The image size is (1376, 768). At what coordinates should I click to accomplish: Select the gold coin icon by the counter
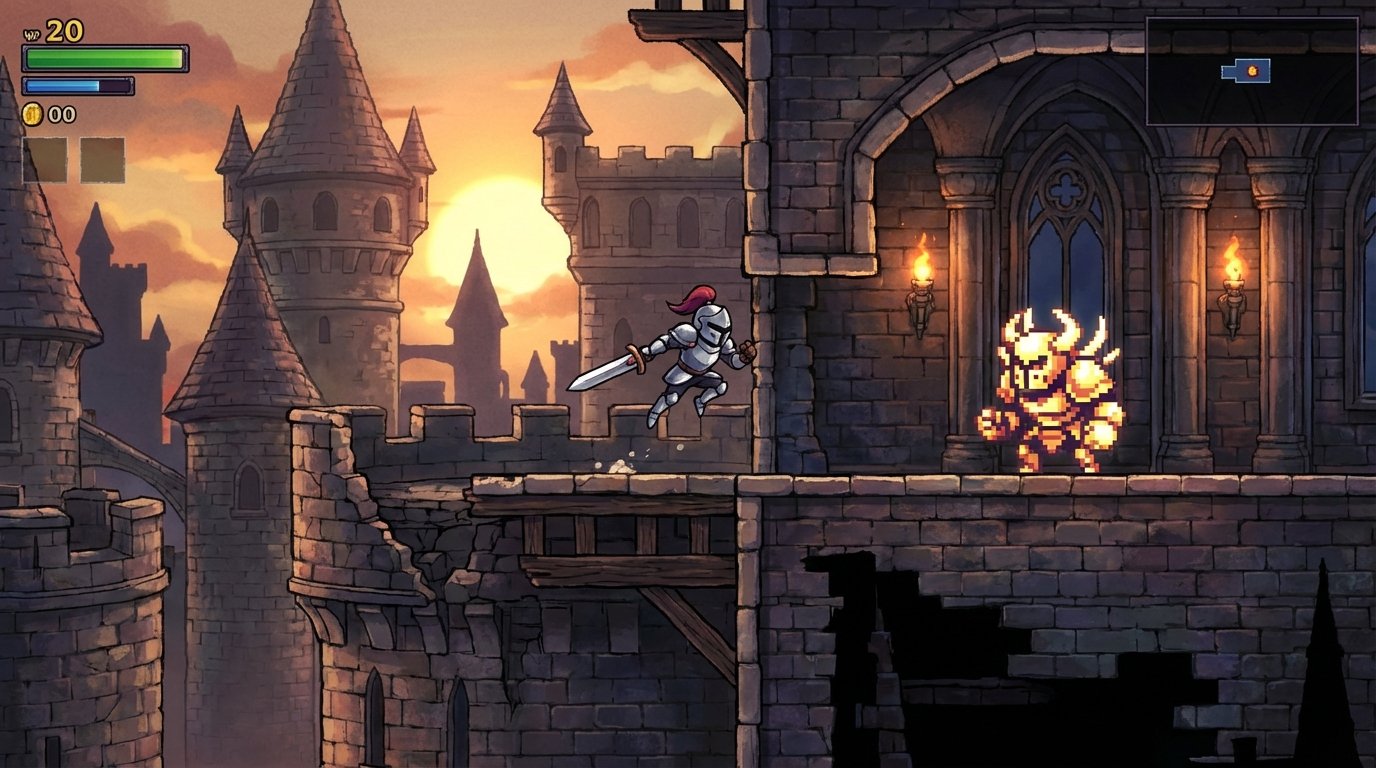pyautogui.click(x=30, y=115)
